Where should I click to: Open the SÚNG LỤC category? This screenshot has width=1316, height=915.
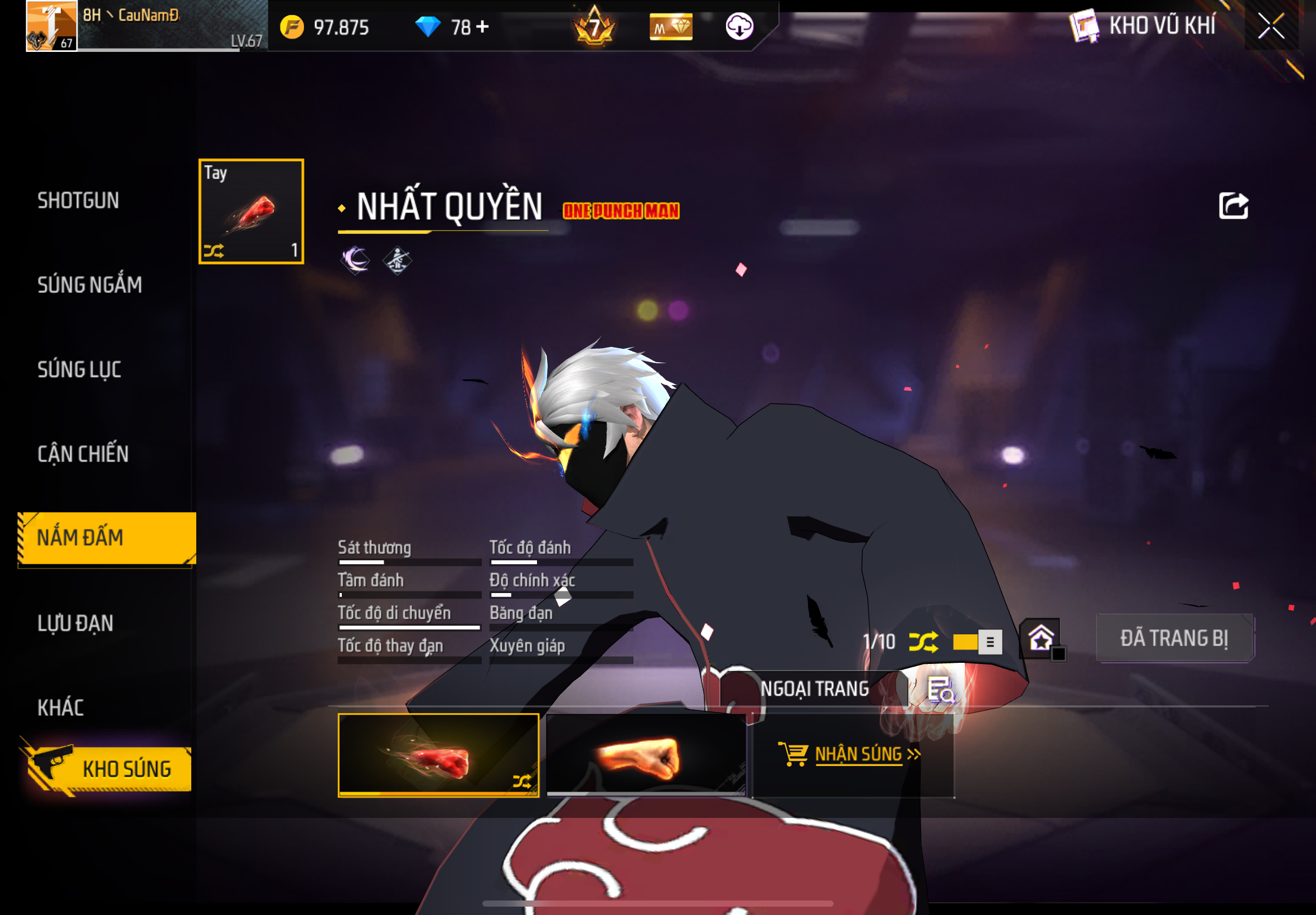tap(79, 369)
